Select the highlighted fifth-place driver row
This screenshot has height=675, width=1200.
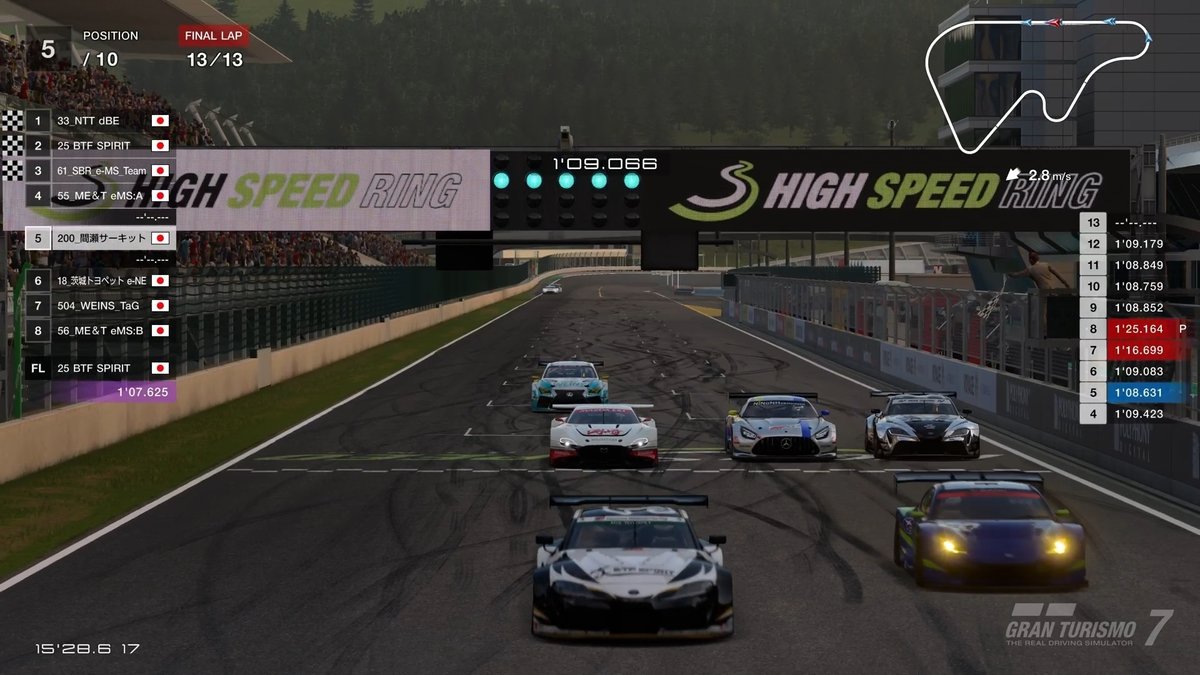click(100, 239)
